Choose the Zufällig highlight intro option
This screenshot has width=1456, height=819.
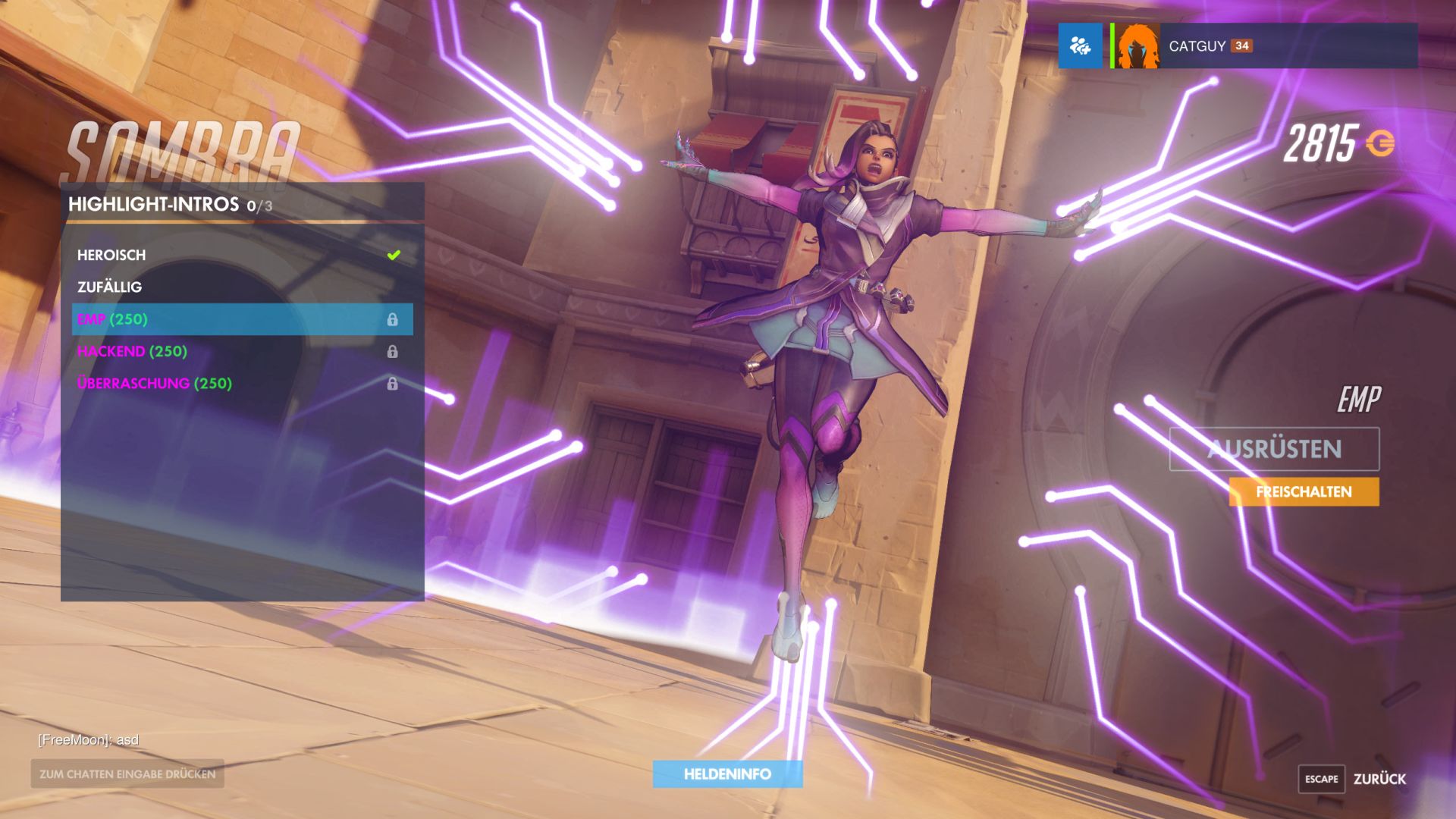click(x=241, y=287)
